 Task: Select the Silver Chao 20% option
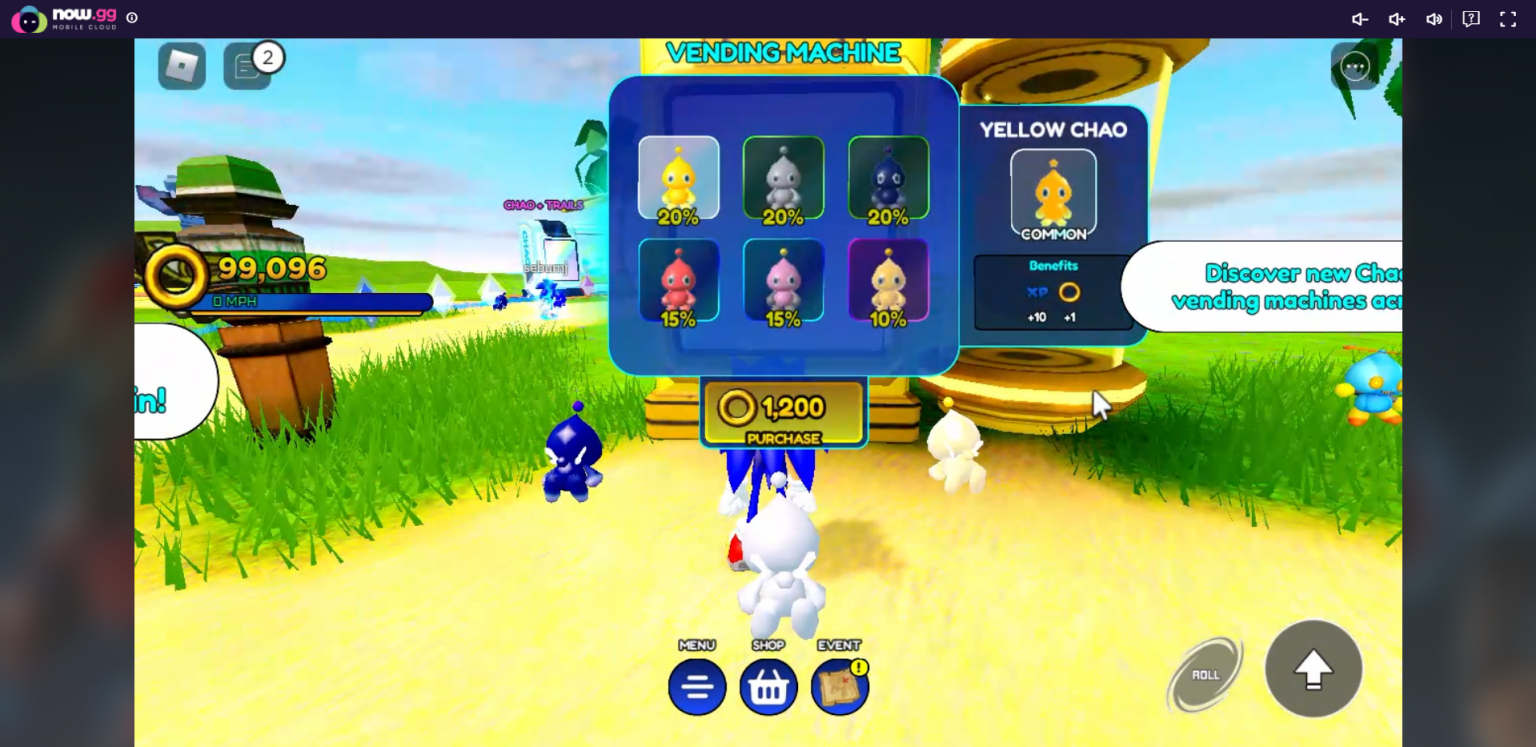click(783, 177)
